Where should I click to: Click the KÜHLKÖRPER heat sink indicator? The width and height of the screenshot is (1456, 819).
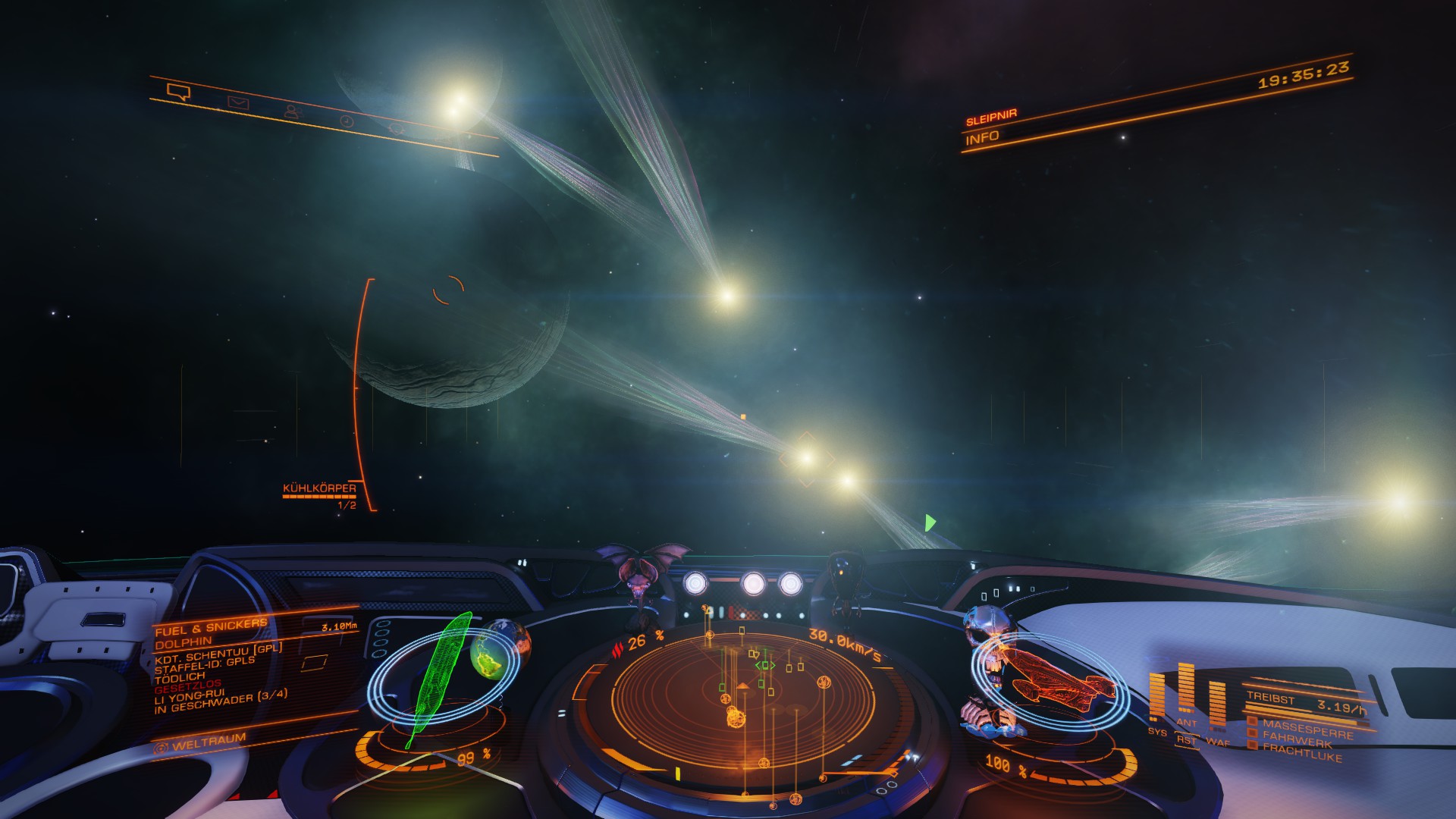pyautogui.click(x=319, y=489)
